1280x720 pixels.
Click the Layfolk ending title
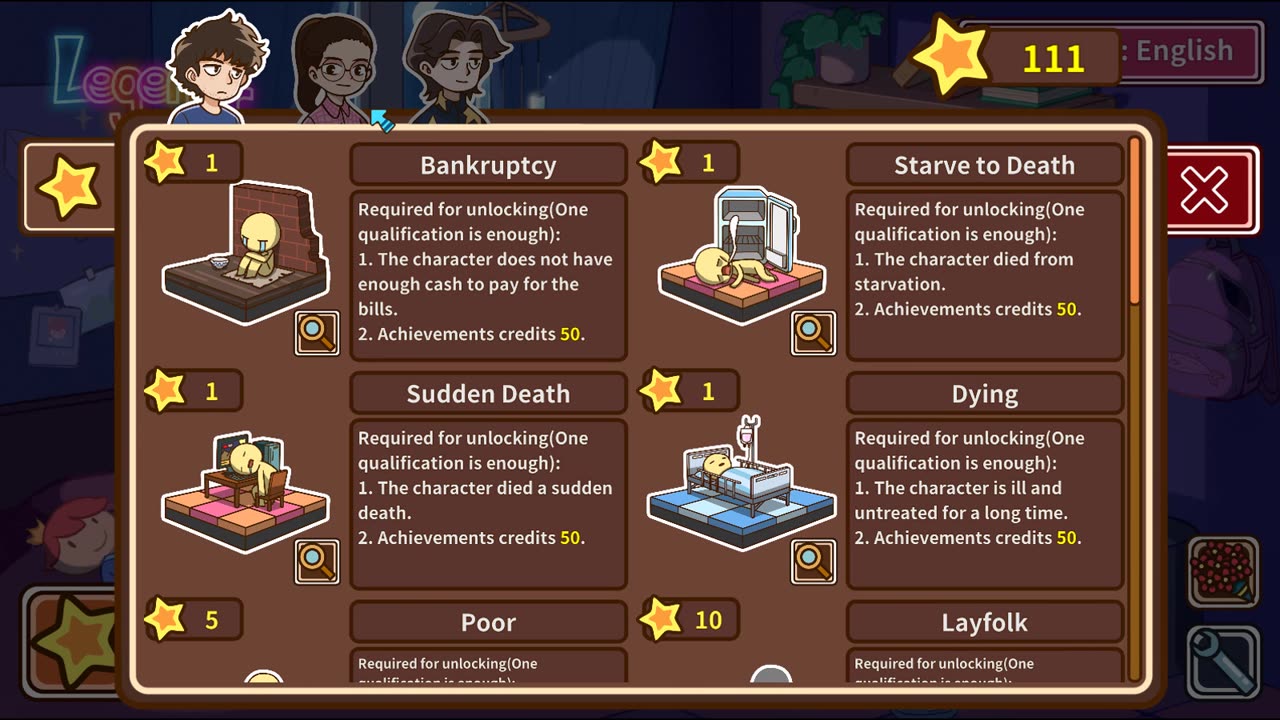point(984,622)
